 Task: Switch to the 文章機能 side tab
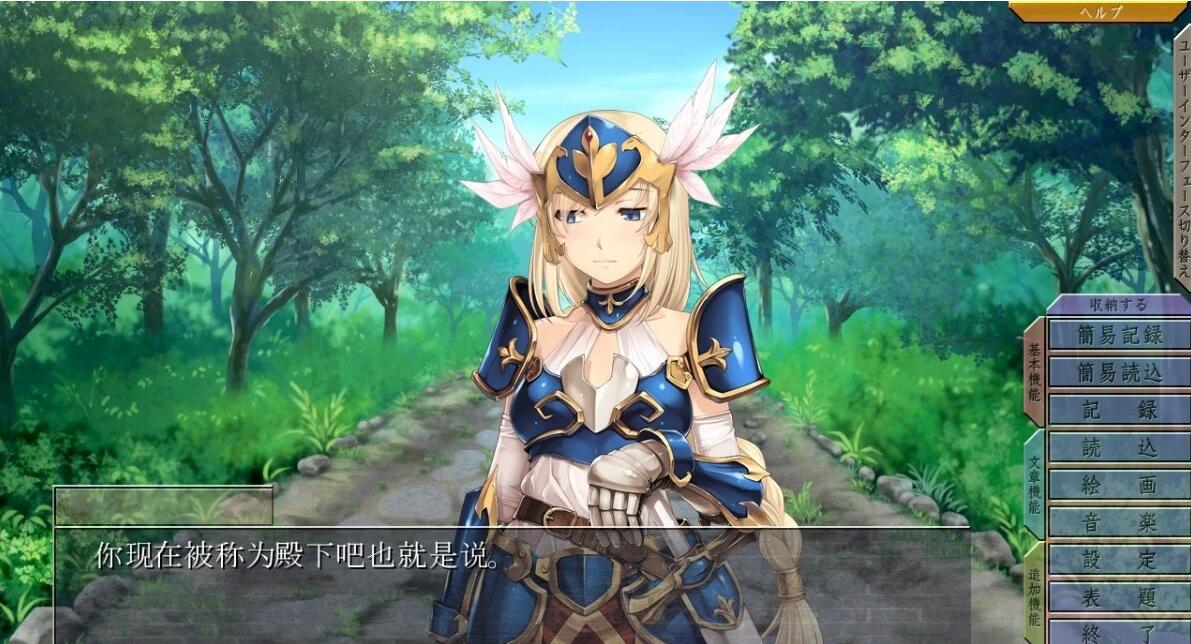(x=1034, y=485)
